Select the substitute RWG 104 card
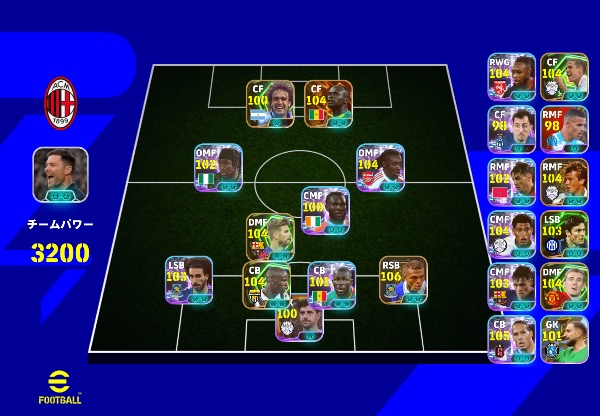Viewport: 600px width, 416px height. (x=512, y=77)
